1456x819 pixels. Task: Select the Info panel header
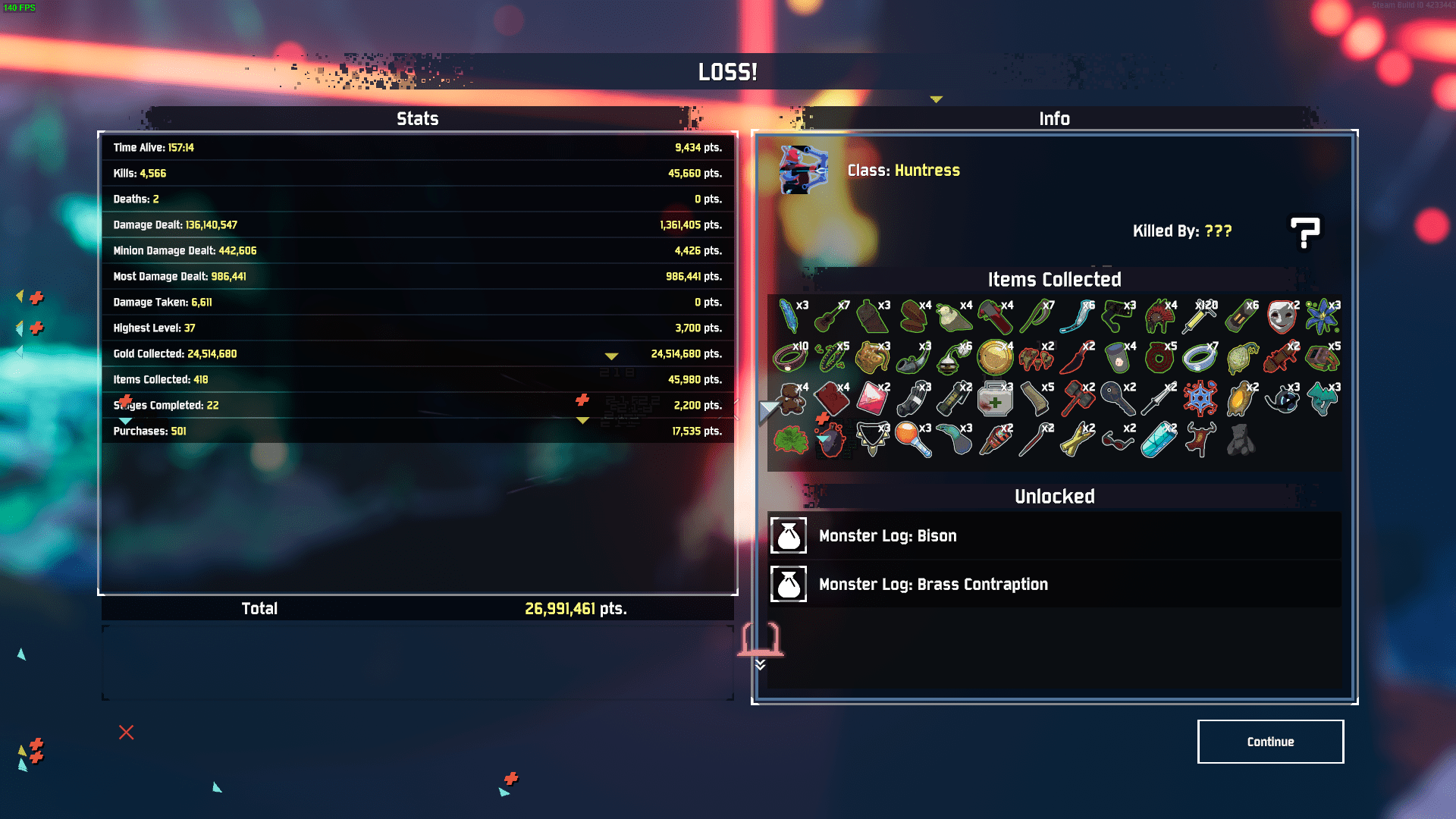pos(1055,118)
